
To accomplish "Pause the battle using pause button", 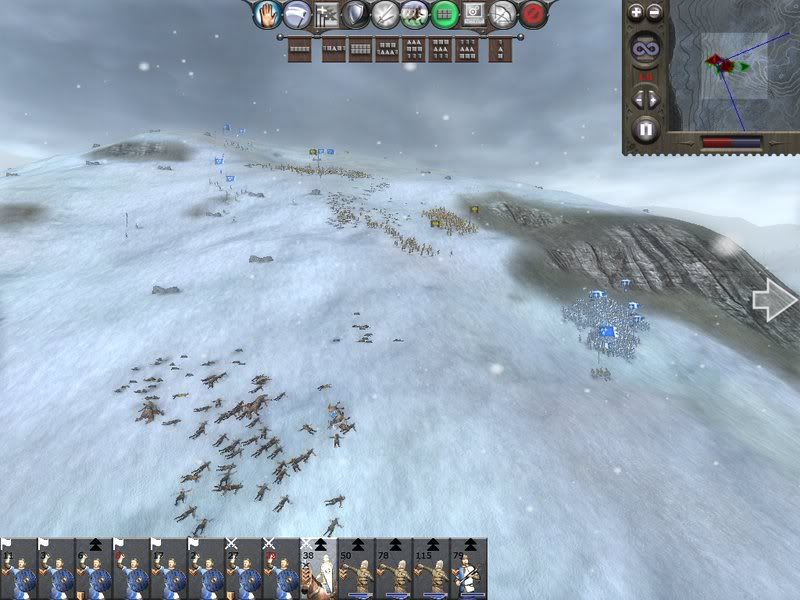I will [x=646, y=129].
